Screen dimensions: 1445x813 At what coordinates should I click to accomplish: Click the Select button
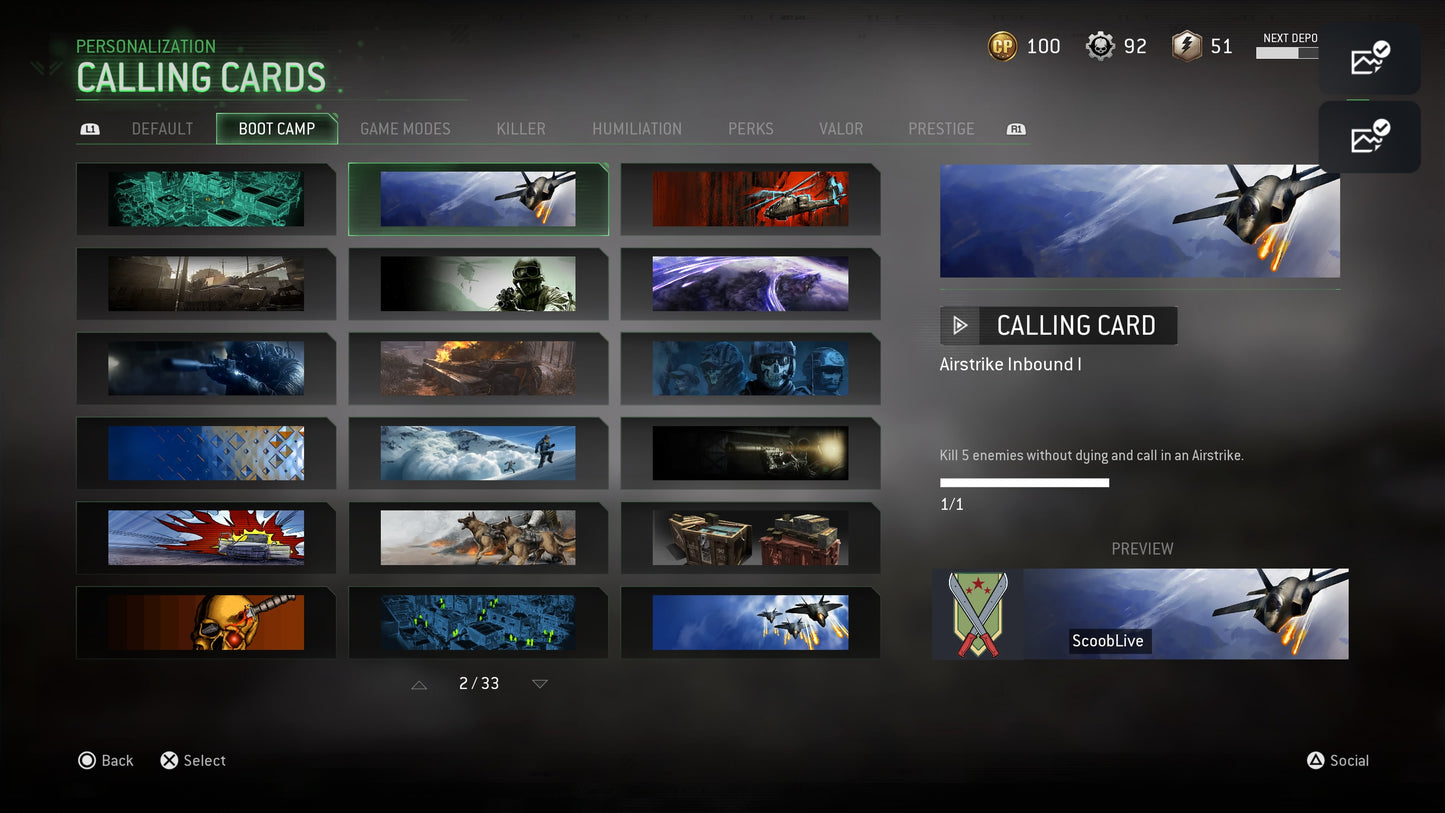pyautogui.click(x=193, y=760)
